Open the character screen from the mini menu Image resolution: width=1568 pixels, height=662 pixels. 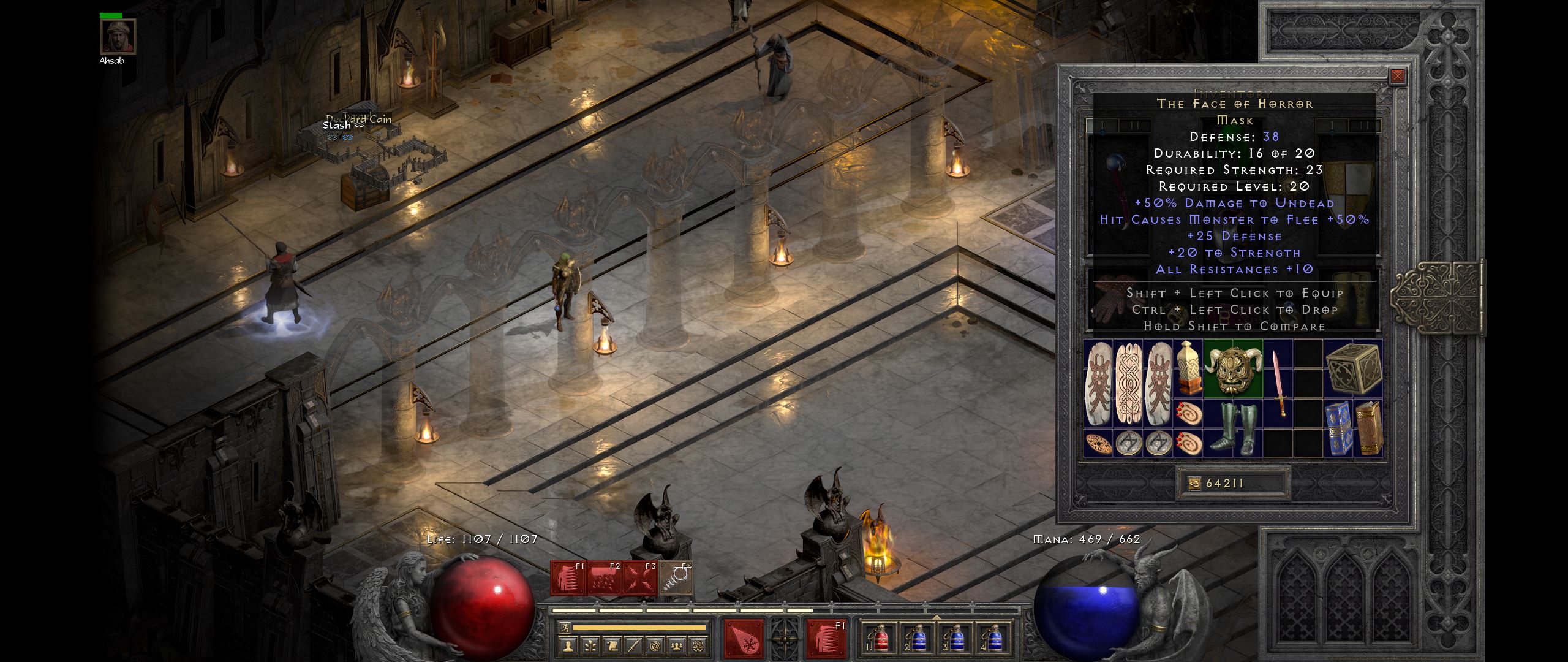569,645
